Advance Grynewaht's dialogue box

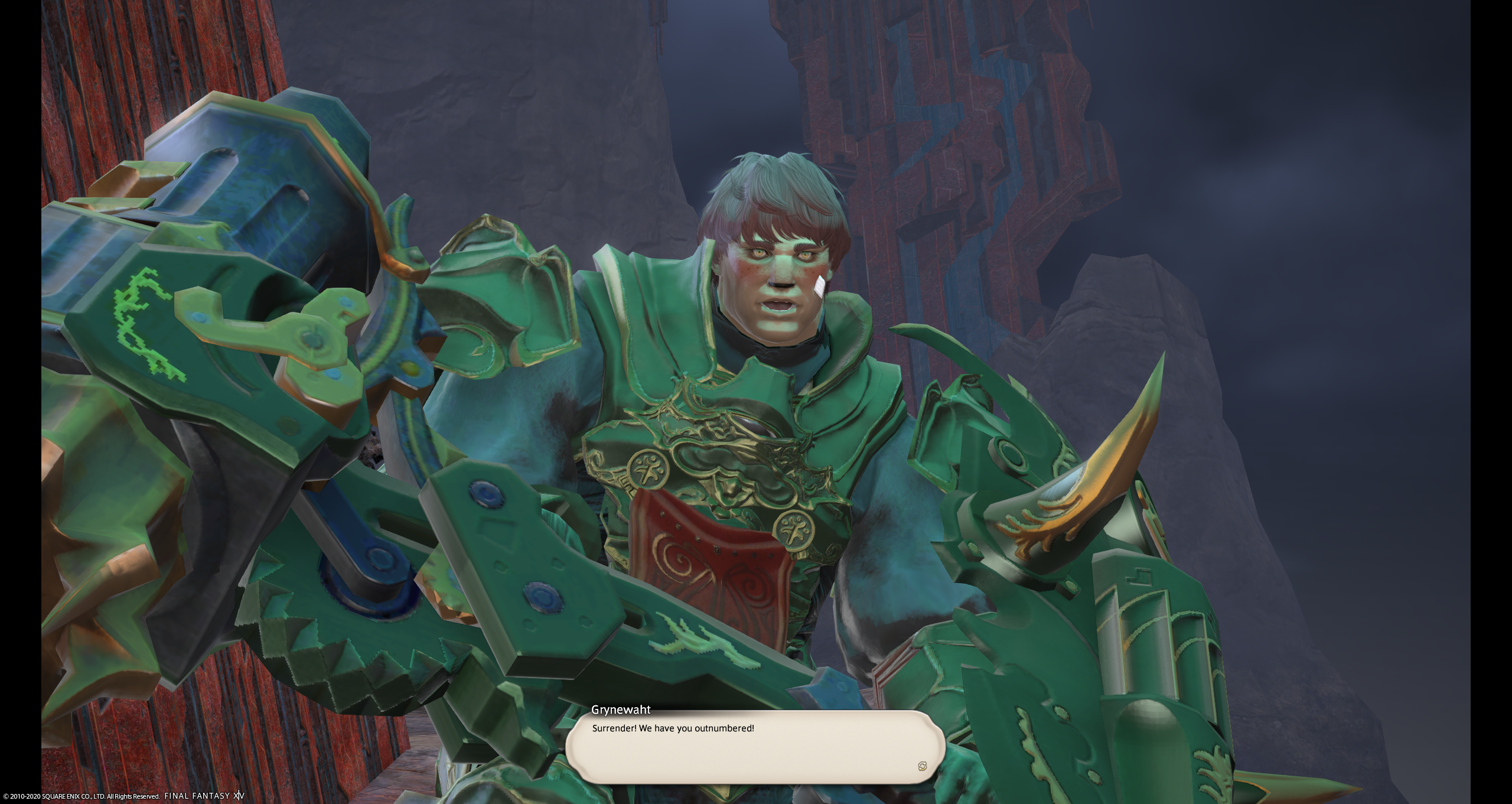754,747
